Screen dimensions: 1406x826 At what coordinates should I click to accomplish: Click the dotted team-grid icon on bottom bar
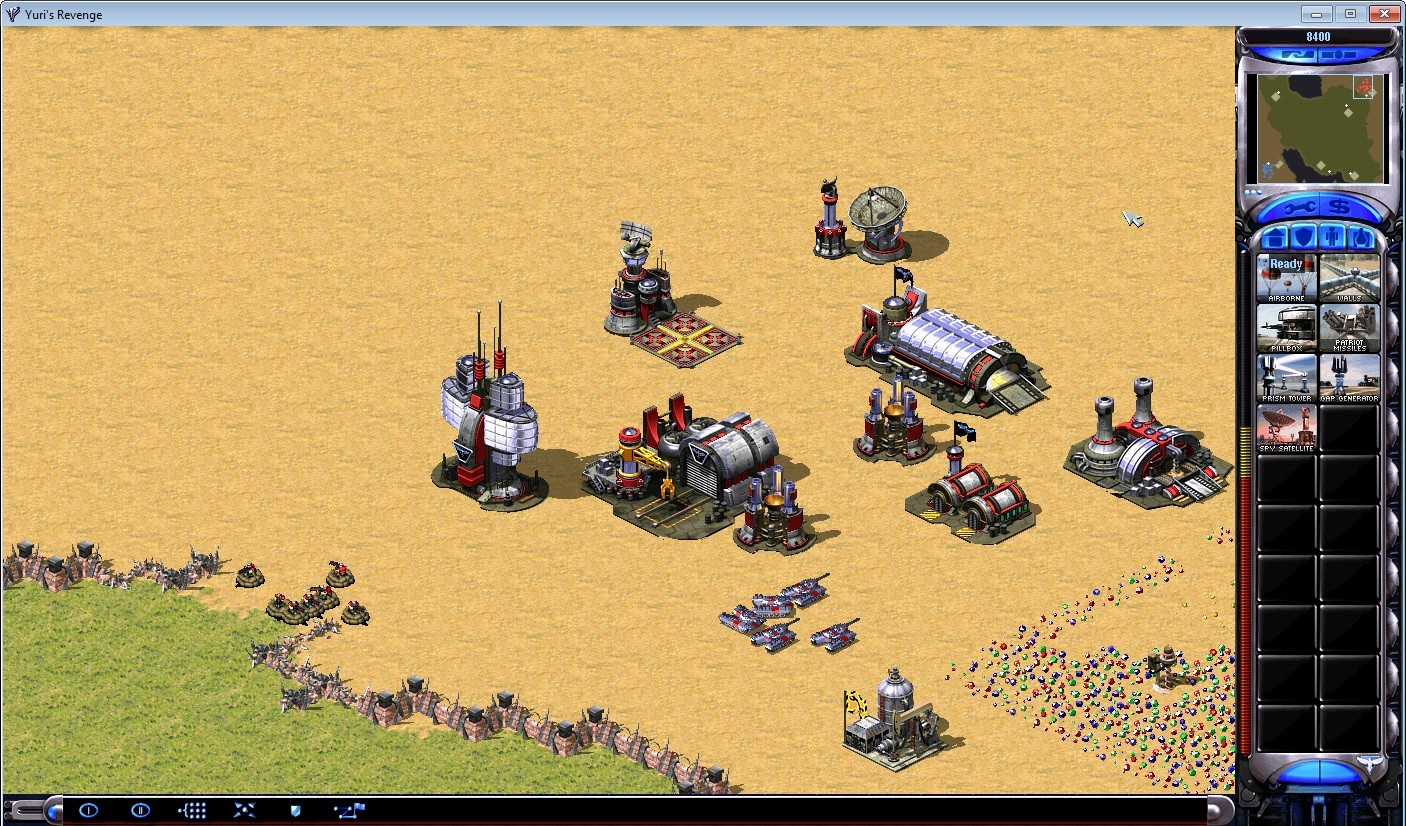click(x=192, y=810)
